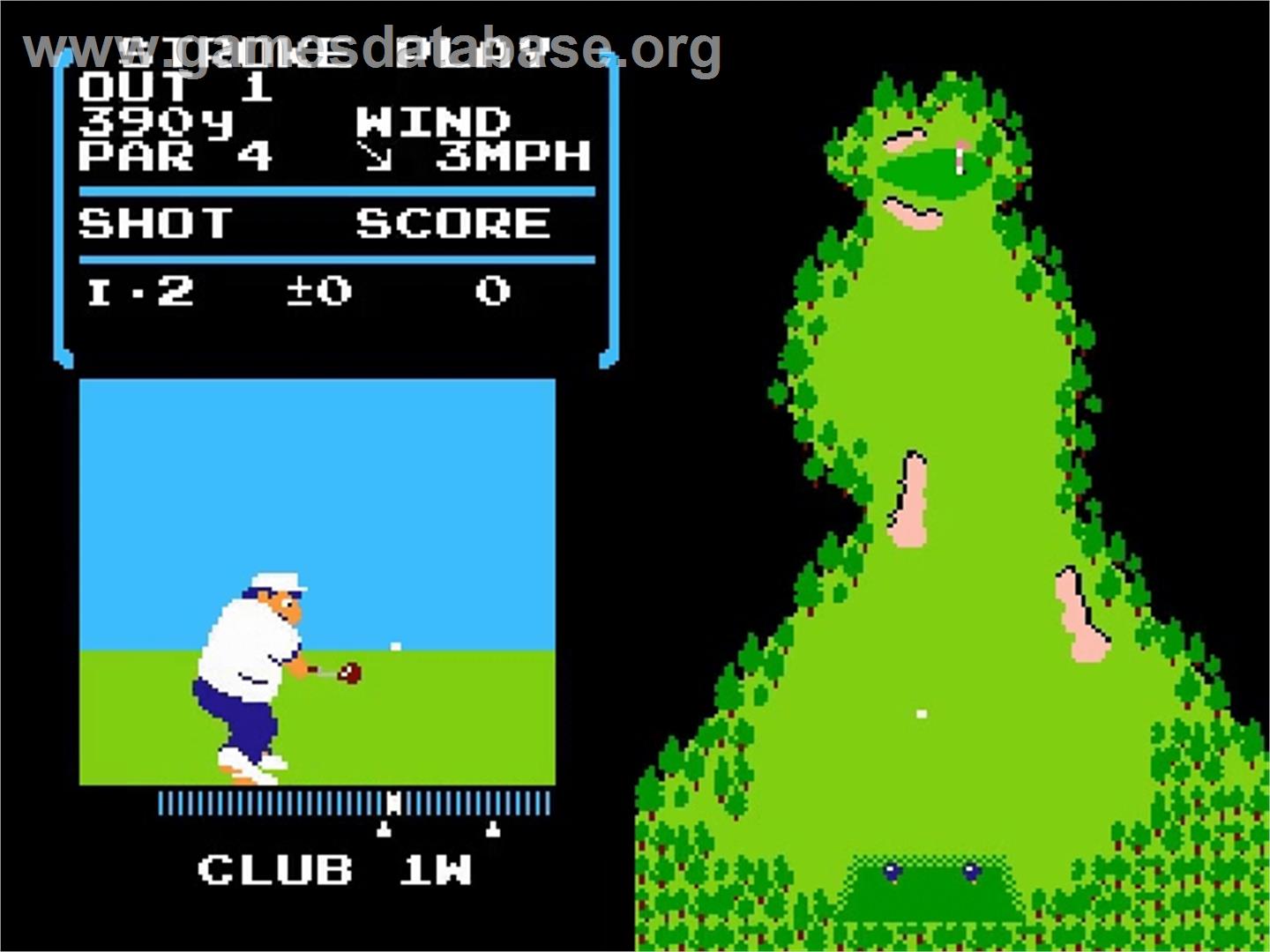Click the CLUB 1W selector label
This screenshot has height=952, width=1270.
coord(338,871)
